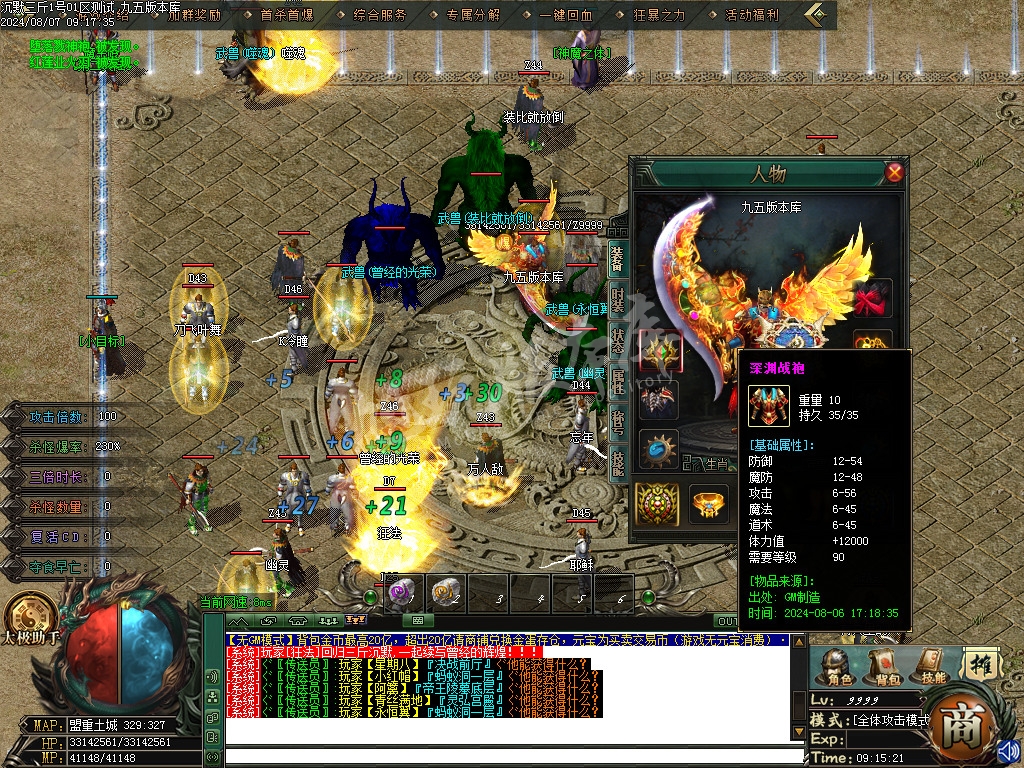Image resolution: width=1024 pixels, height=768 pixels.
Task: Open the 狂暴之力 menu entry
Action: (659, 15)
